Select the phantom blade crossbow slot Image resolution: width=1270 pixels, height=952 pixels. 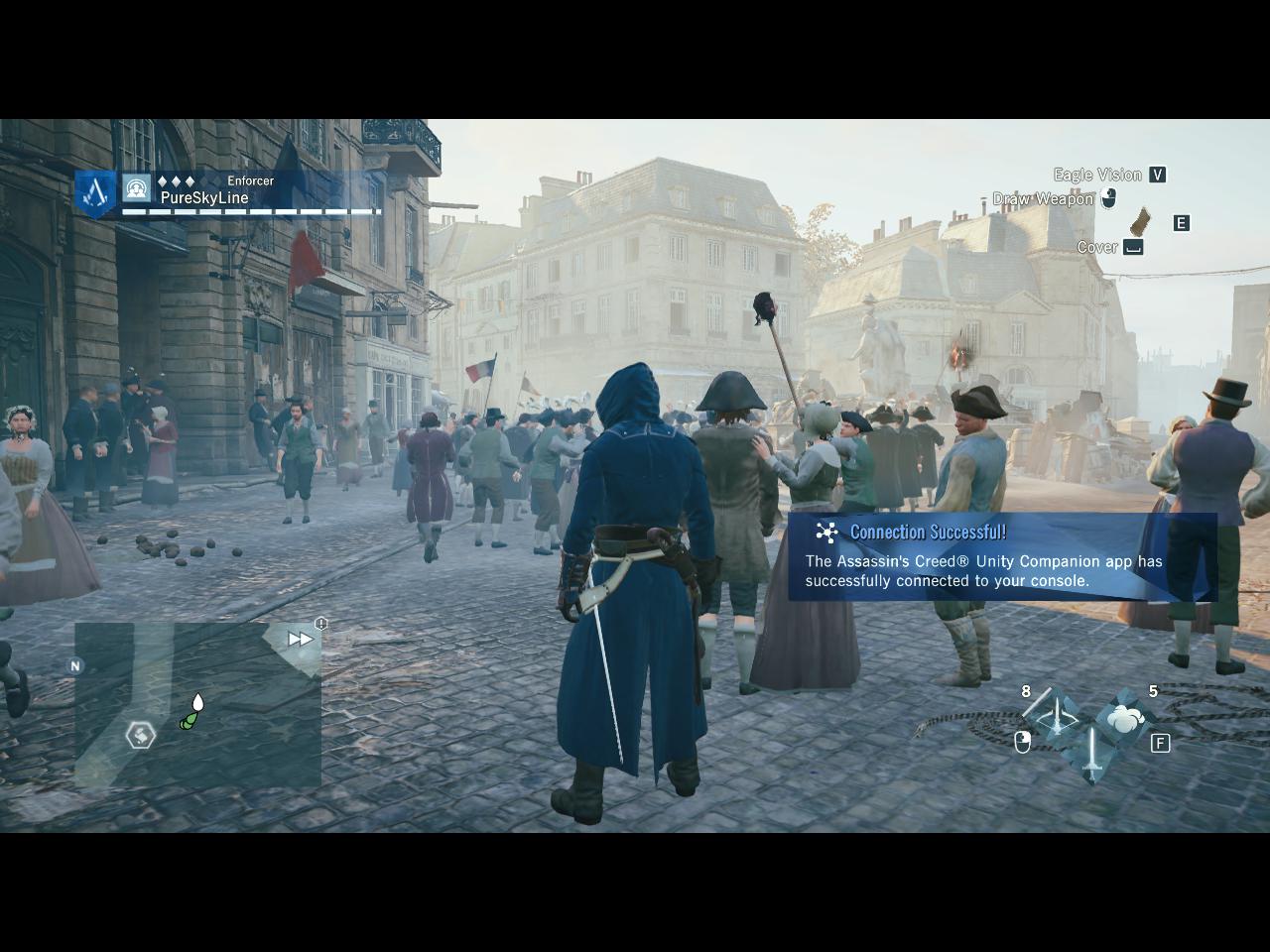tap(1055, 714)
